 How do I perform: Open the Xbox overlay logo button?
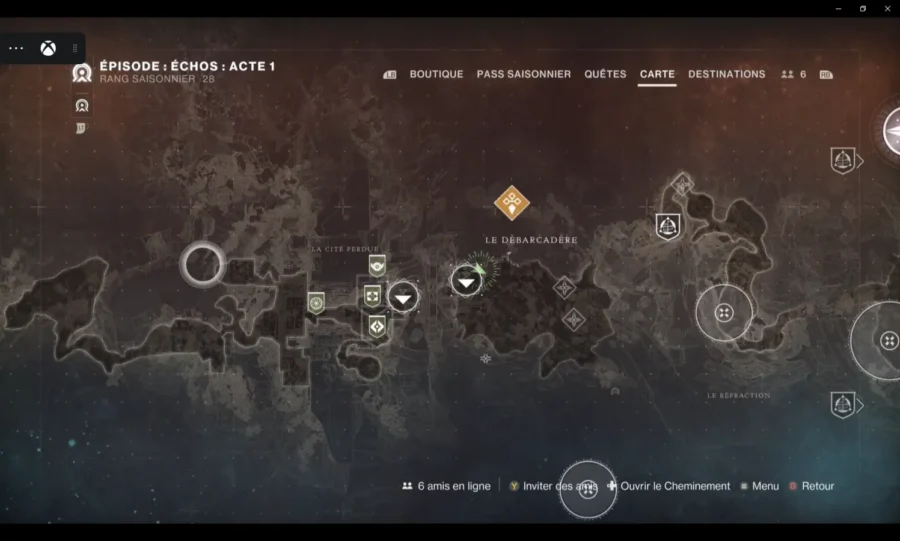47,48
